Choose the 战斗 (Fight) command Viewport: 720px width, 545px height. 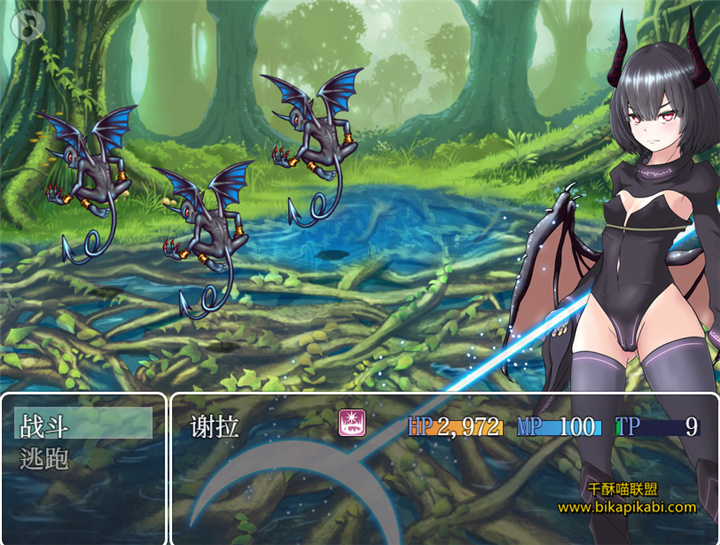click(x=45, y=424)
